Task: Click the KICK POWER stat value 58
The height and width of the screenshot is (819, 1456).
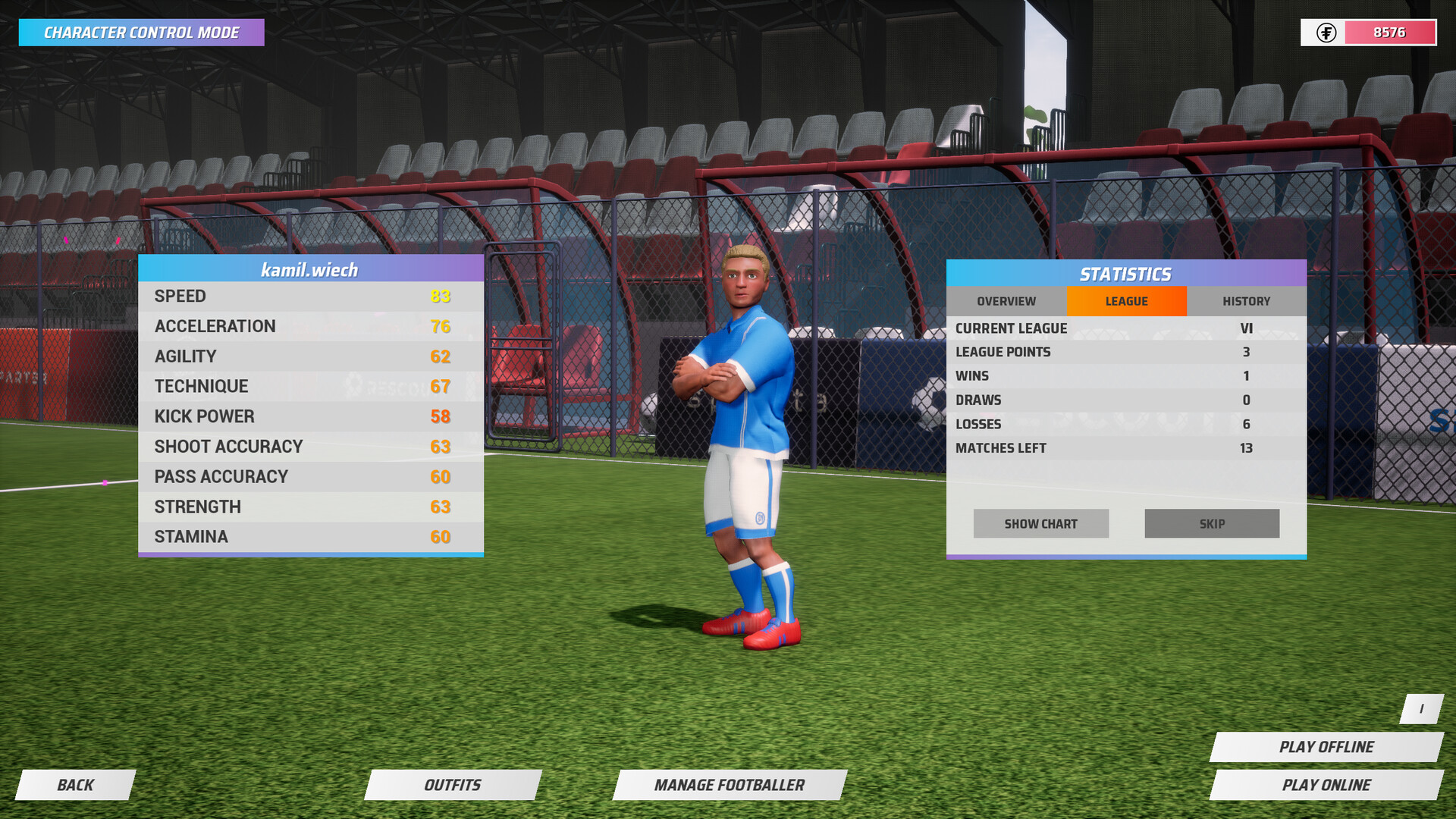Action: coord(442,416)
